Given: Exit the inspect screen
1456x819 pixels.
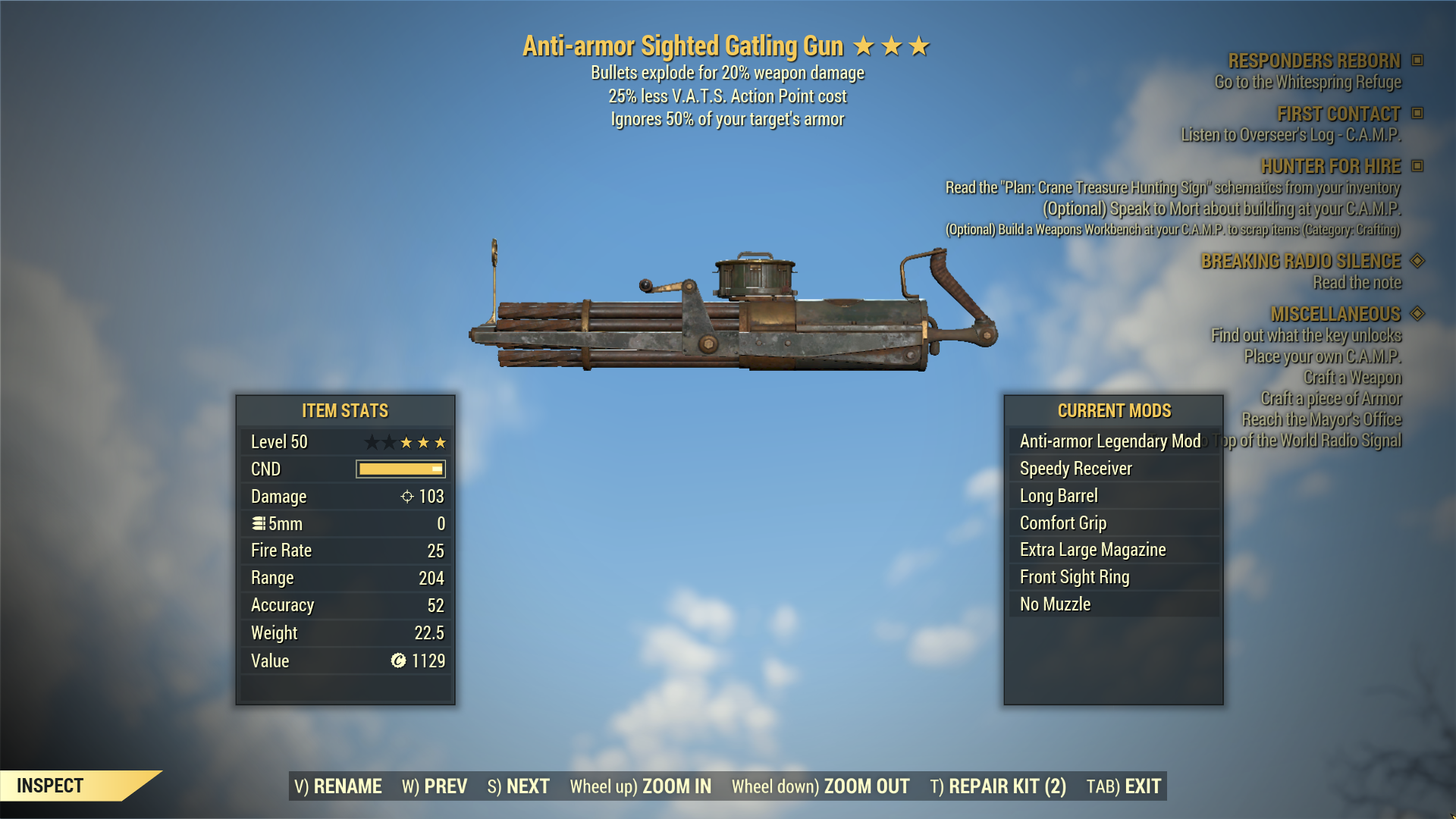Looking at the screenshot, I should (x=1124, y=786).
